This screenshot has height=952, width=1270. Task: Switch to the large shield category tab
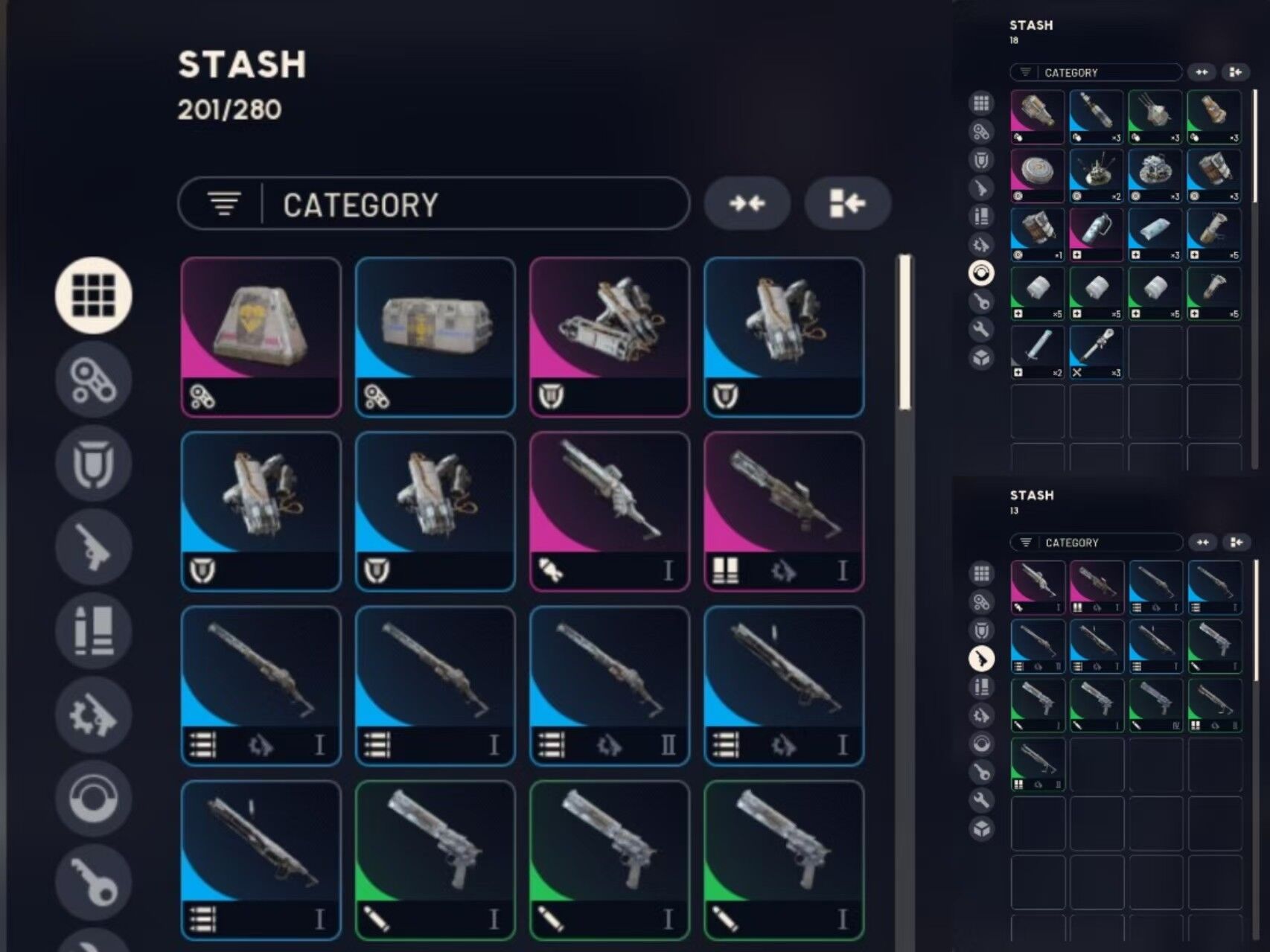pos(94,463)
